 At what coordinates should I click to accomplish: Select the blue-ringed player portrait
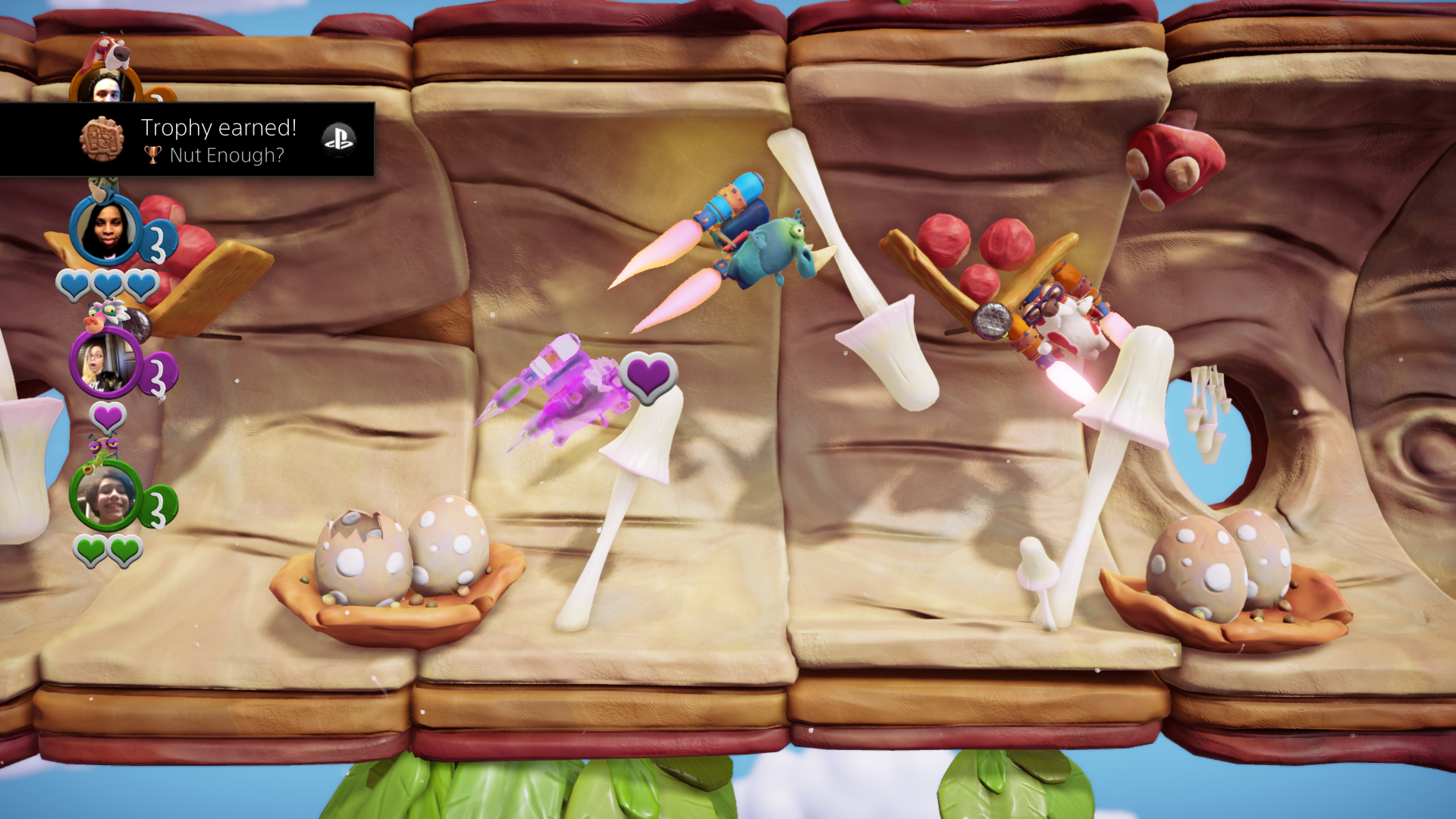pyautogui.click(x=106, y=231)
